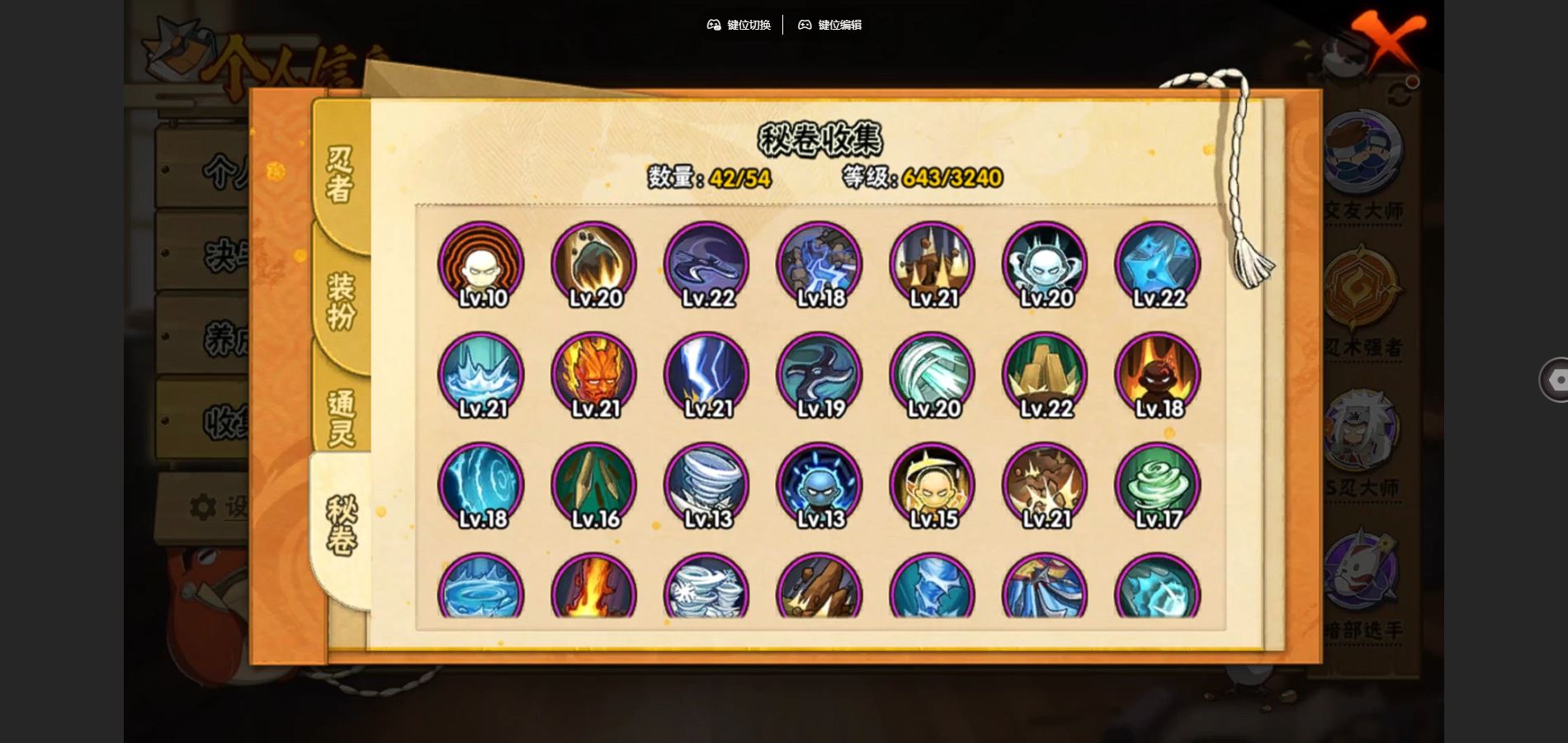
Task: Switch to the 忍者 tab
Action: [340, 175]
